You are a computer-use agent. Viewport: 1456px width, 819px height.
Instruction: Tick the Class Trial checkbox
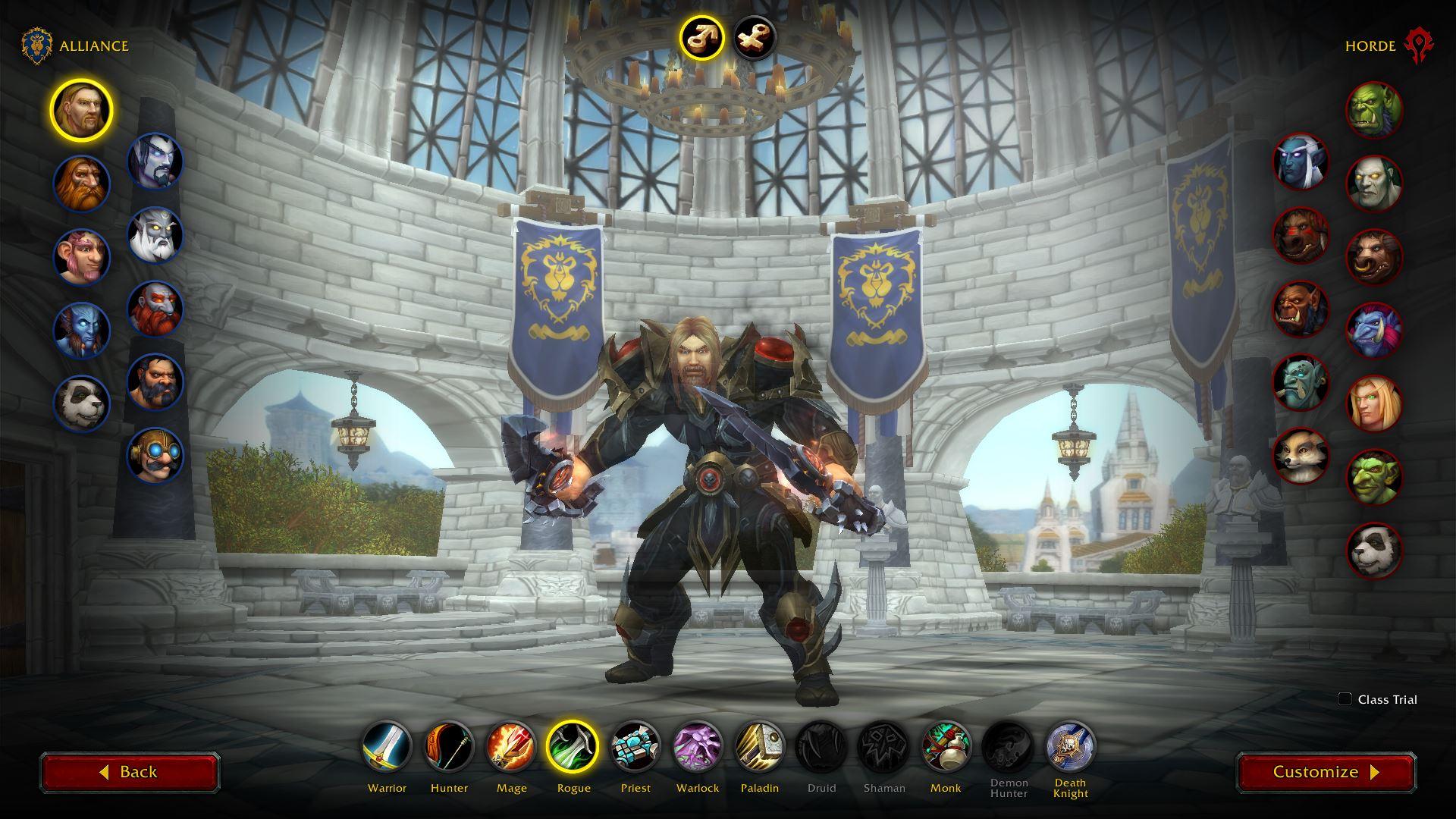1345,699
